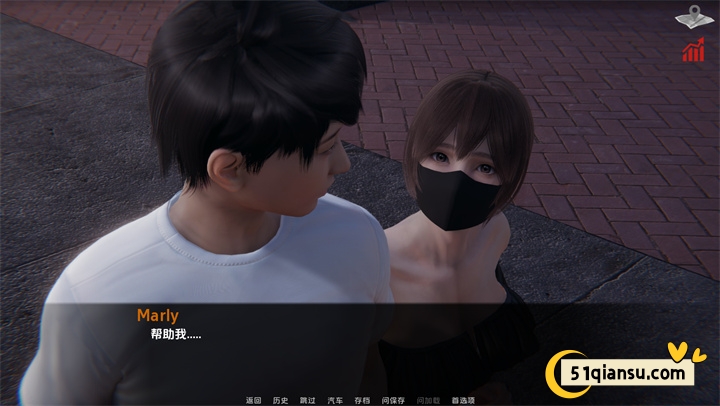Open the 历史 dialogue history
This screenshot has height=406, width=720.
coord(280,400)
